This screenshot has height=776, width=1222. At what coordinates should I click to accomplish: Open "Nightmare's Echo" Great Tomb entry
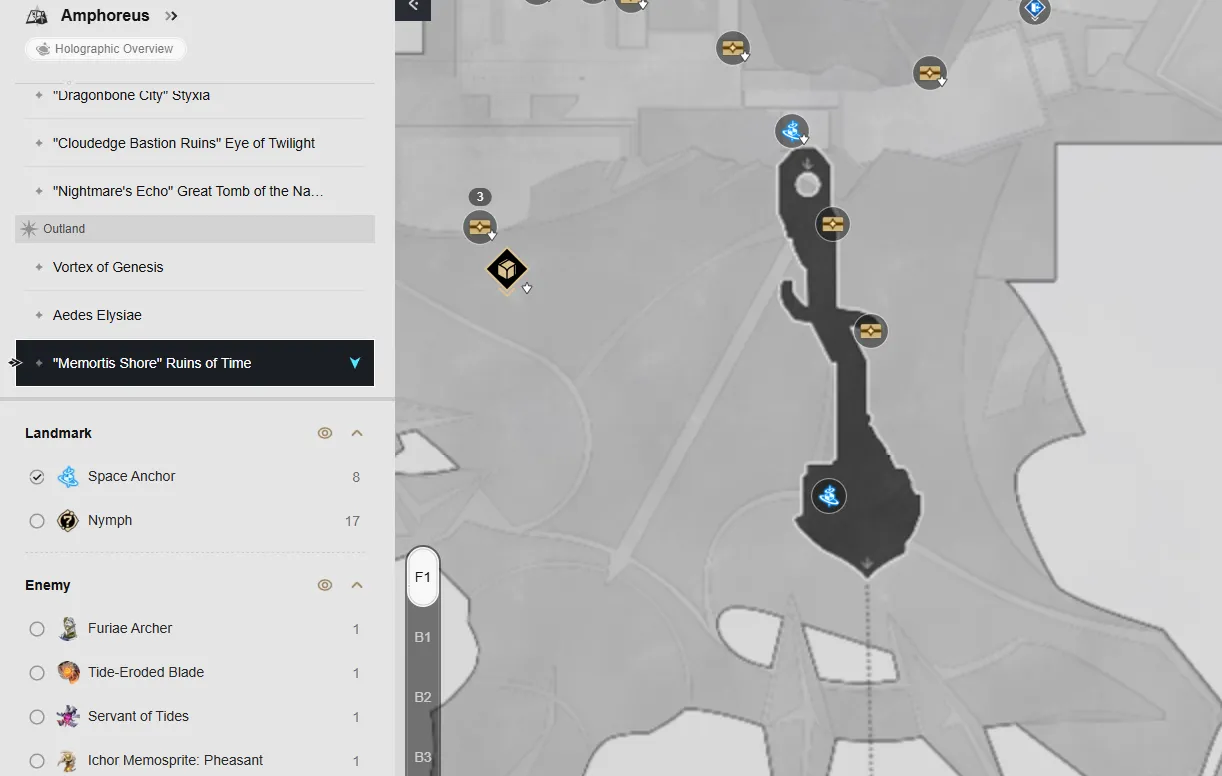(x=188, y=191)
